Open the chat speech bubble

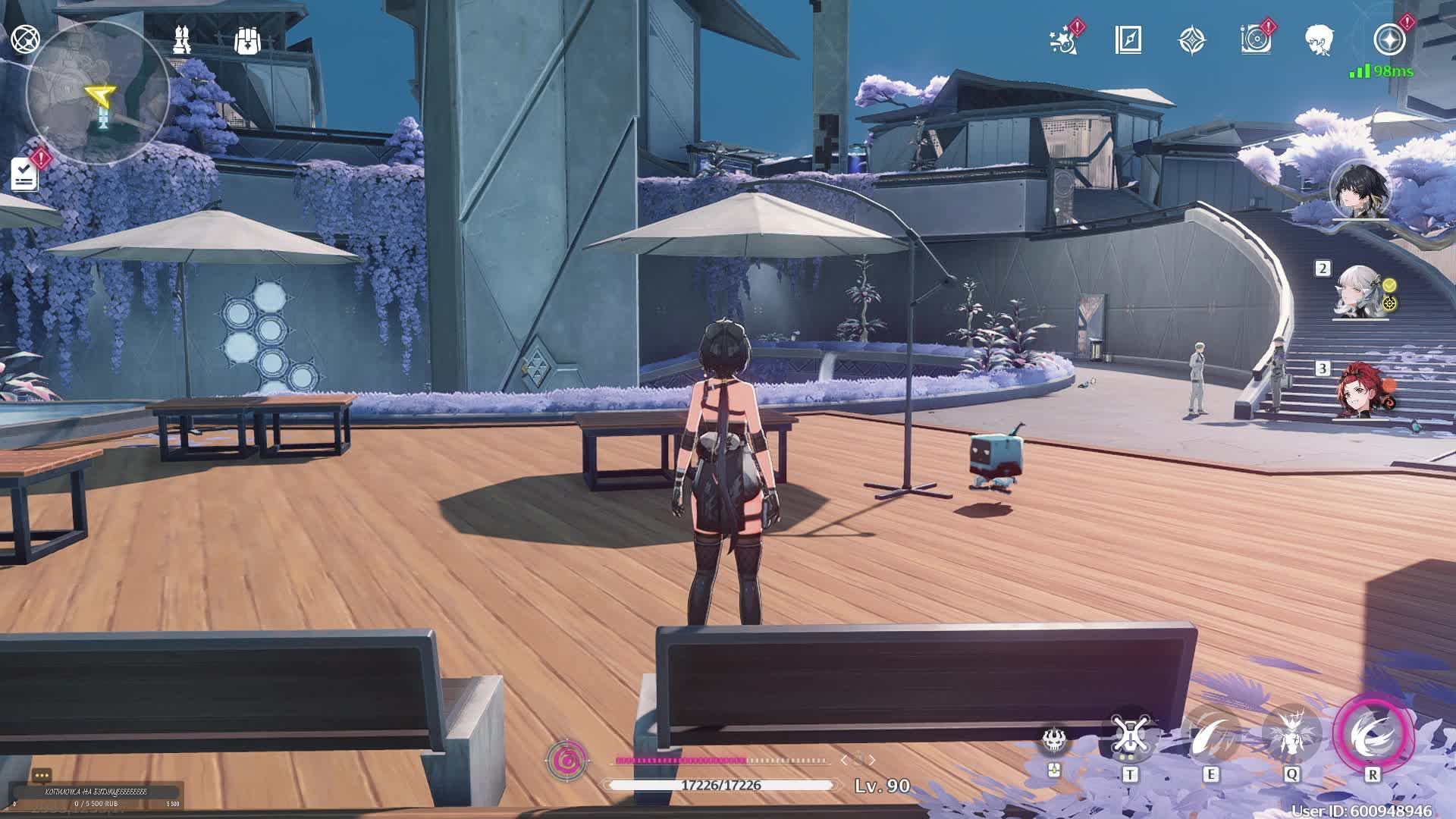[42, 776]
